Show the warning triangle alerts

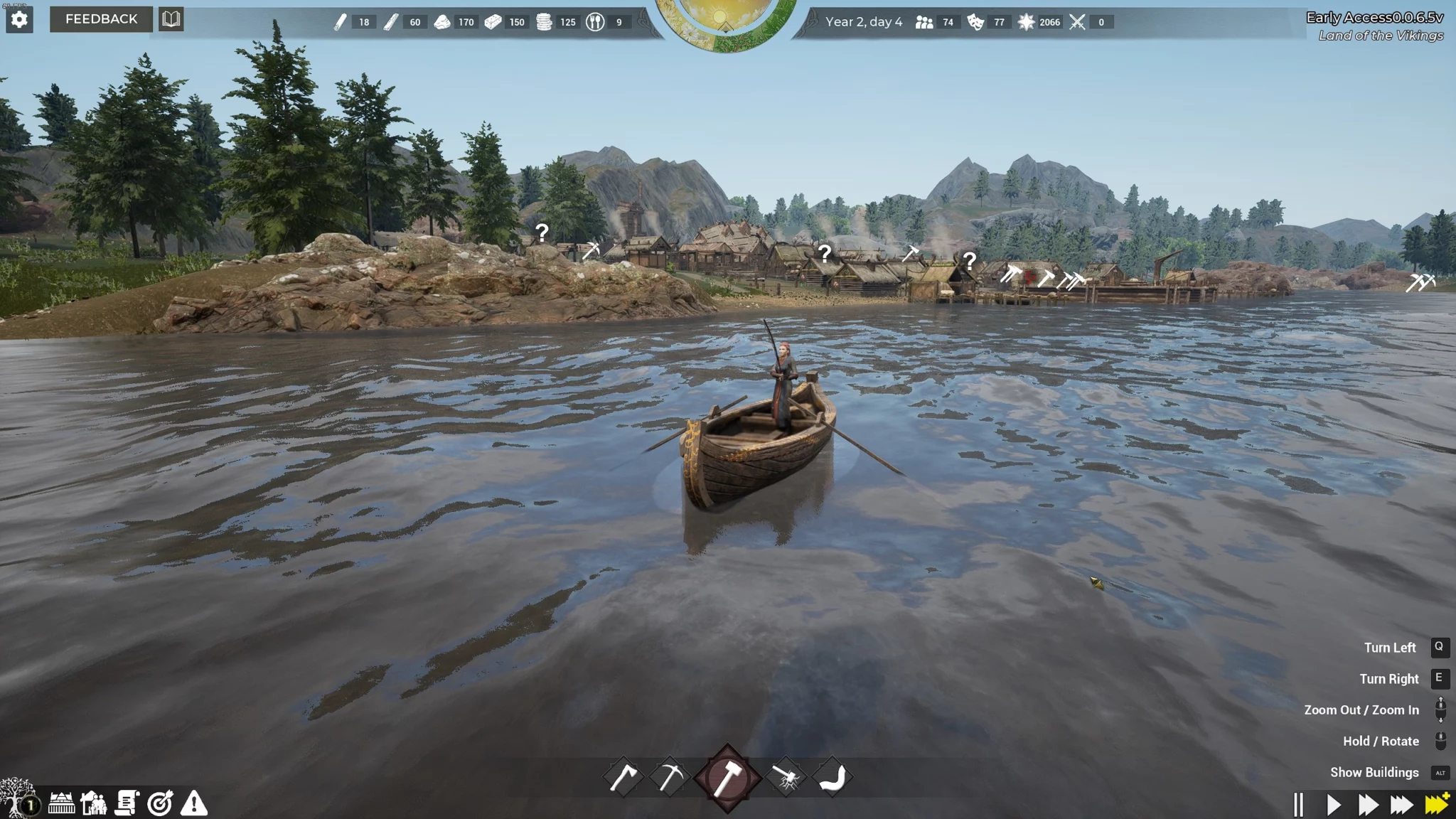(193, 803)
